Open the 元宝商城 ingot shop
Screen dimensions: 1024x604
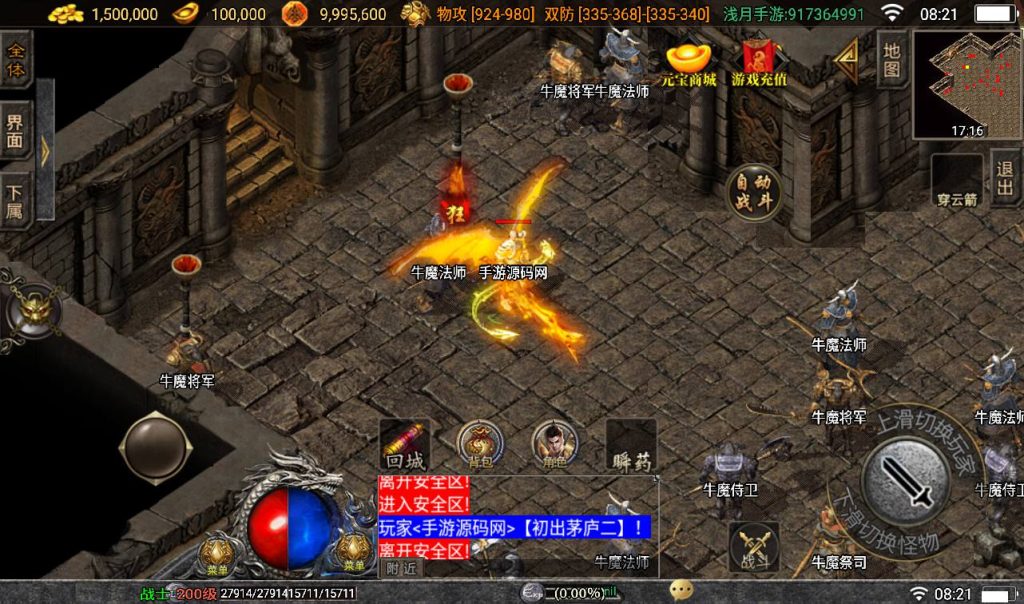[x=689, y=62]
